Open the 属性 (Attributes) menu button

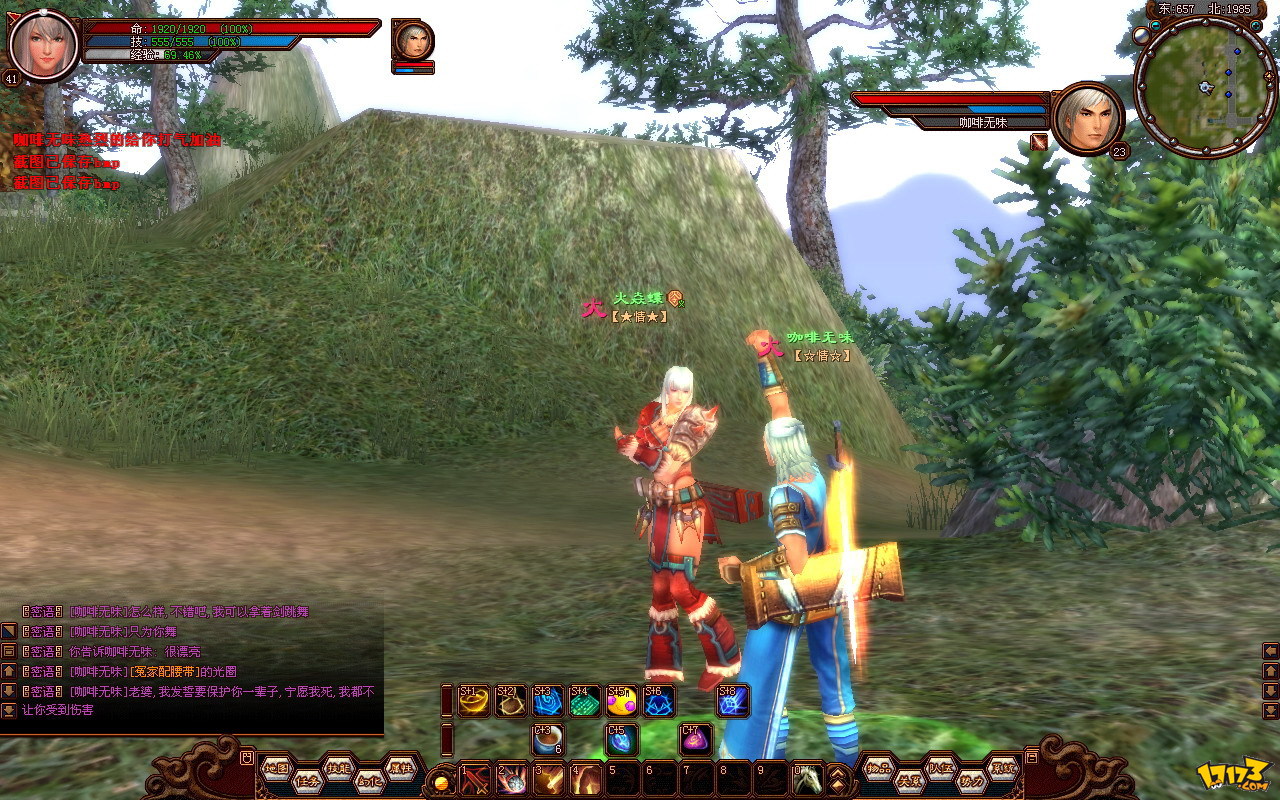pyautogui.click(x=400, y=768)
